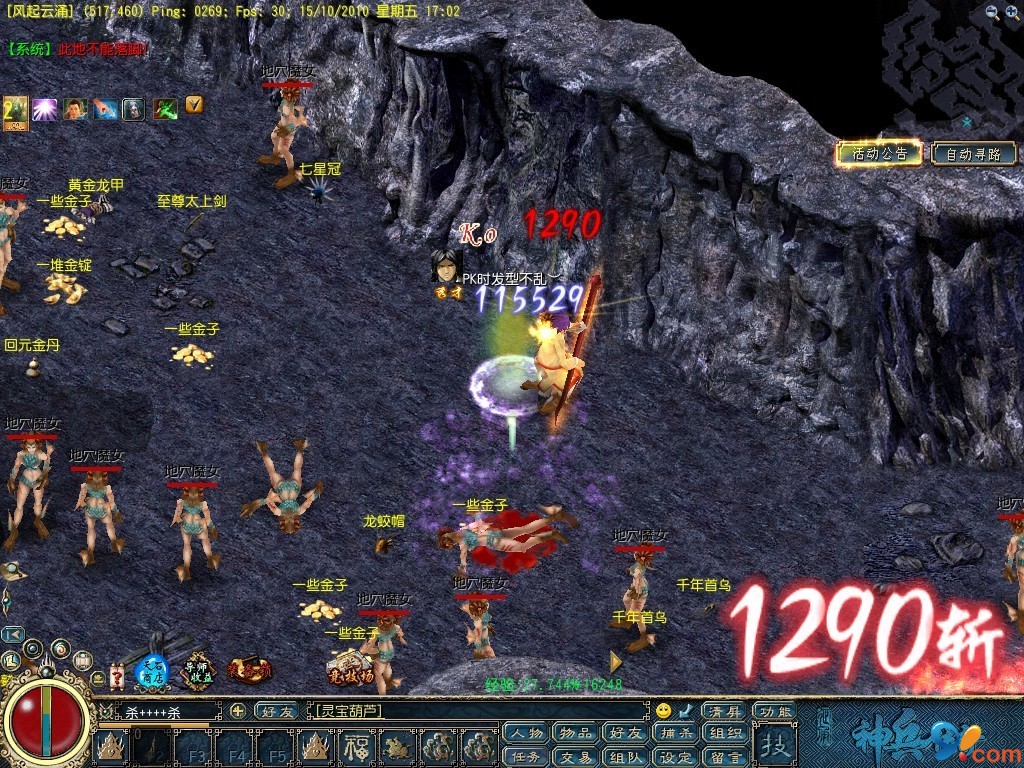Activate the 自动寻路 auto-pathfinding button

pos(973,154)
